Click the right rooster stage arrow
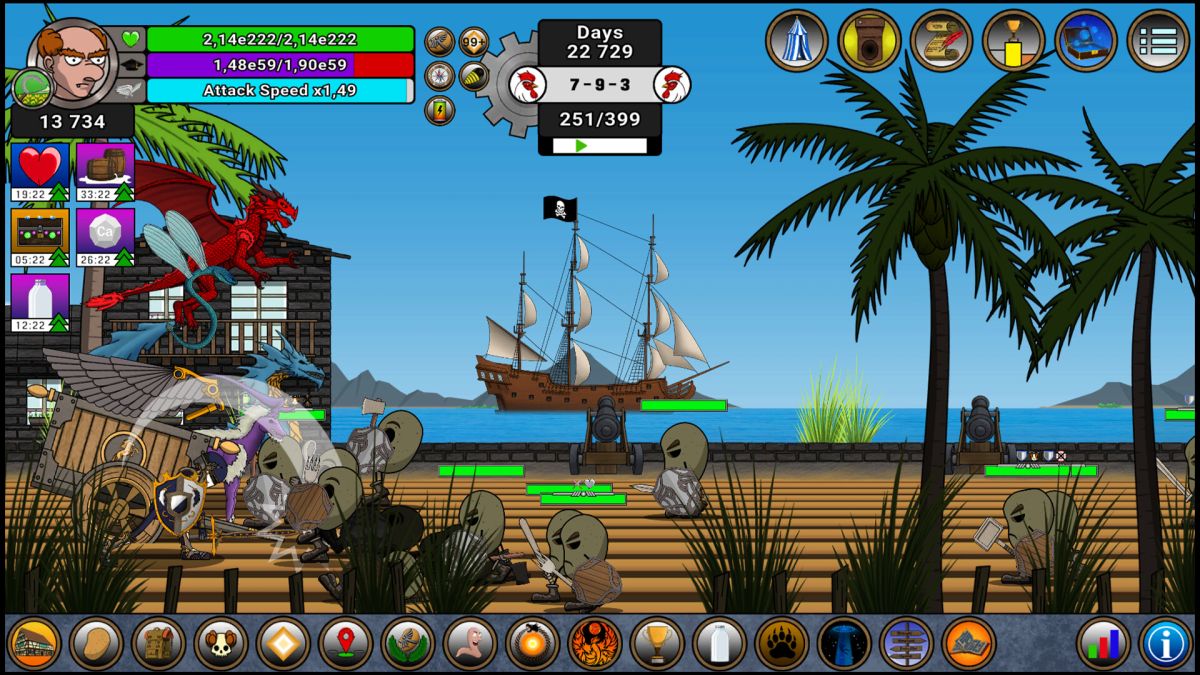 672,84
